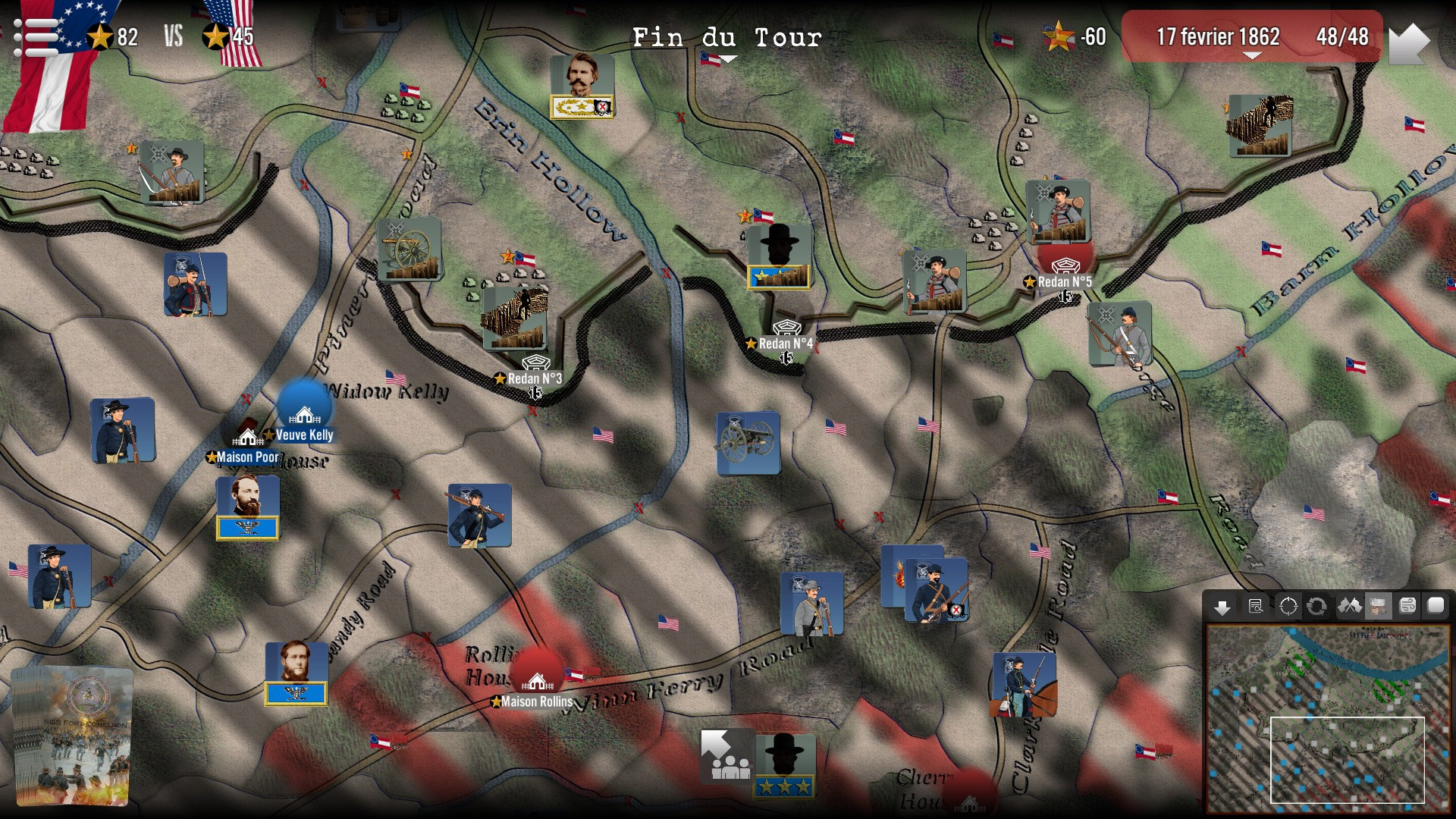Activate the crosshair center-view tool
The image size is (1456, 819).
pos(1288,607)
